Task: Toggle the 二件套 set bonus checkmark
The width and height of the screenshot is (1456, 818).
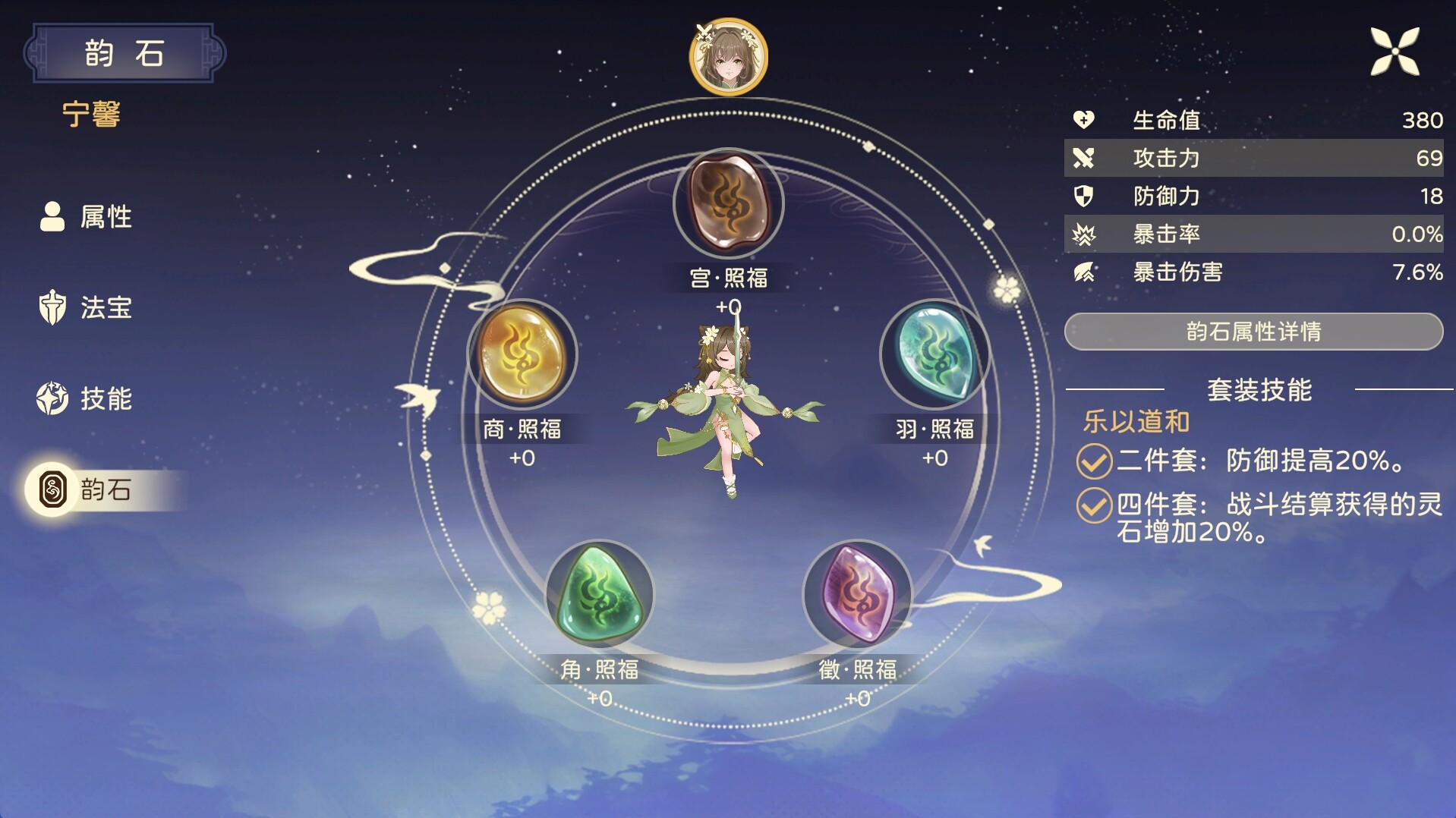Action: tap(1094, 462)
